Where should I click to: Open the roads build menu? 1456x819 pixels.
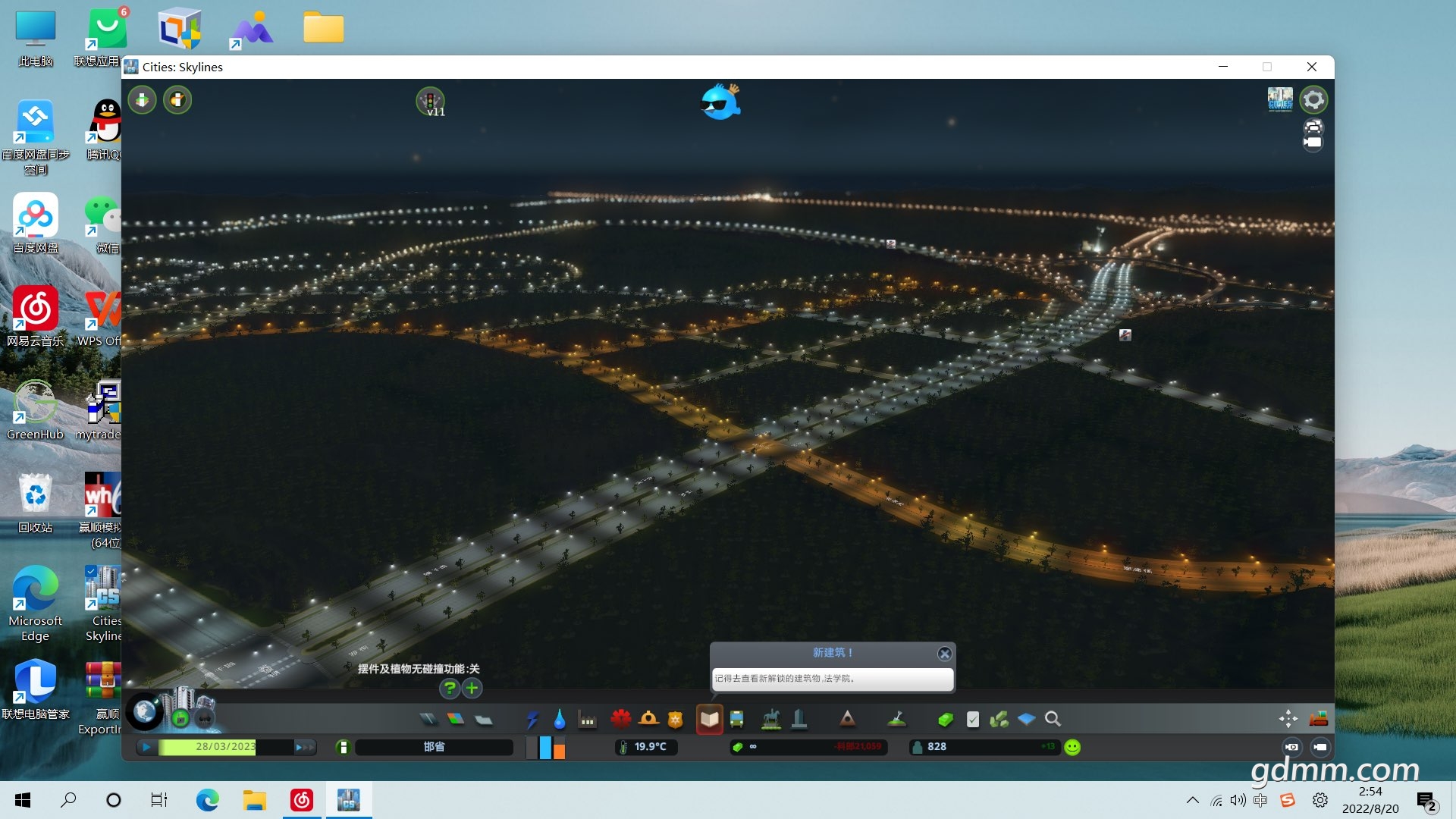tap(428, 719)
